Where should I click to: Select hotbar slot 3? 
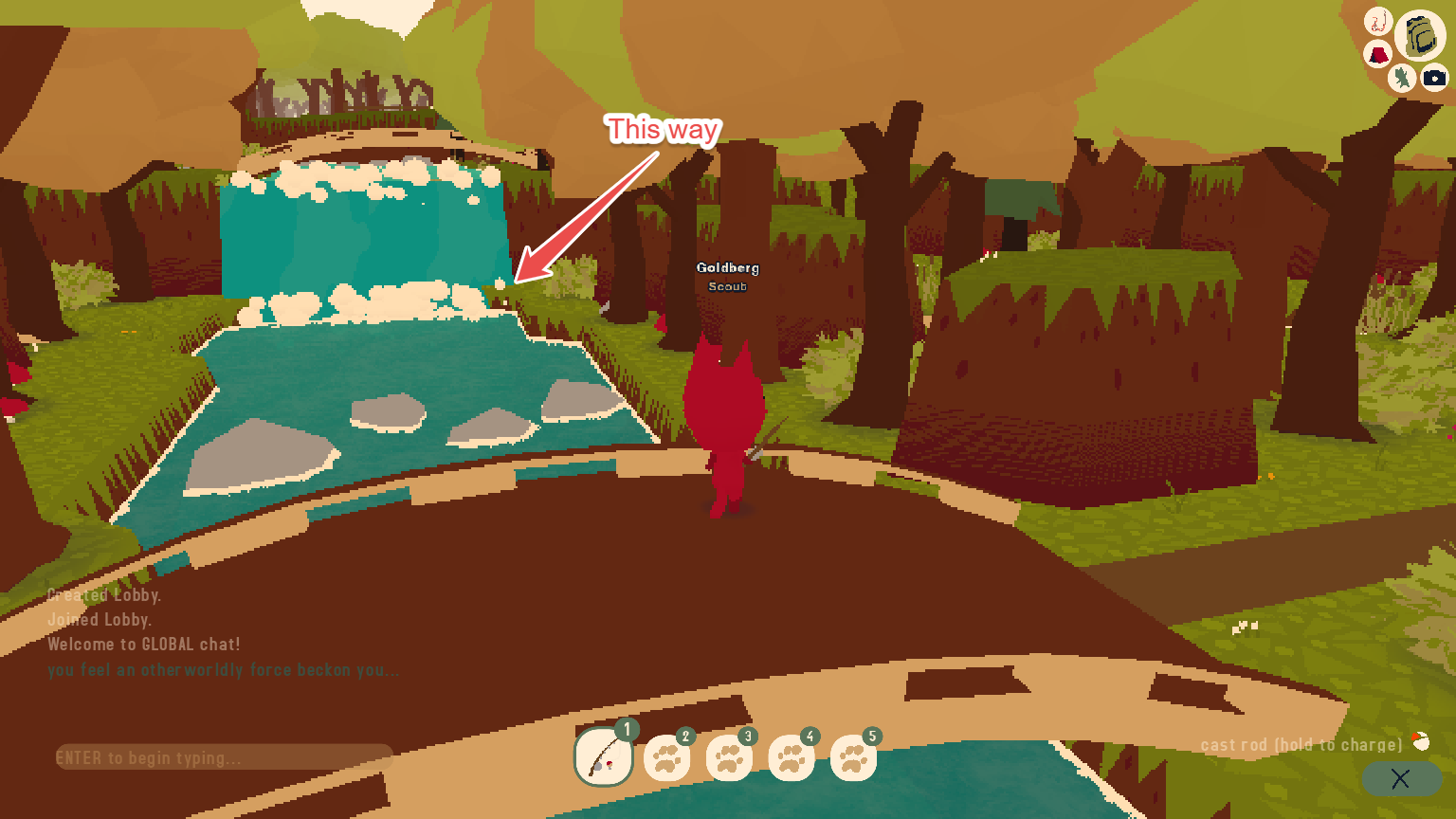[730, 758]
